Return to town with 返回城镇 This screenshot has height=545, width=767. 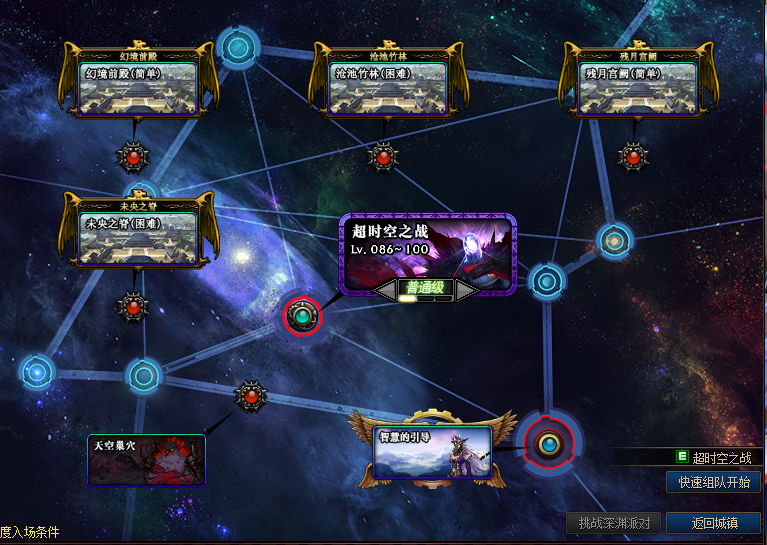pyautogui.click(x=714, y=522)
